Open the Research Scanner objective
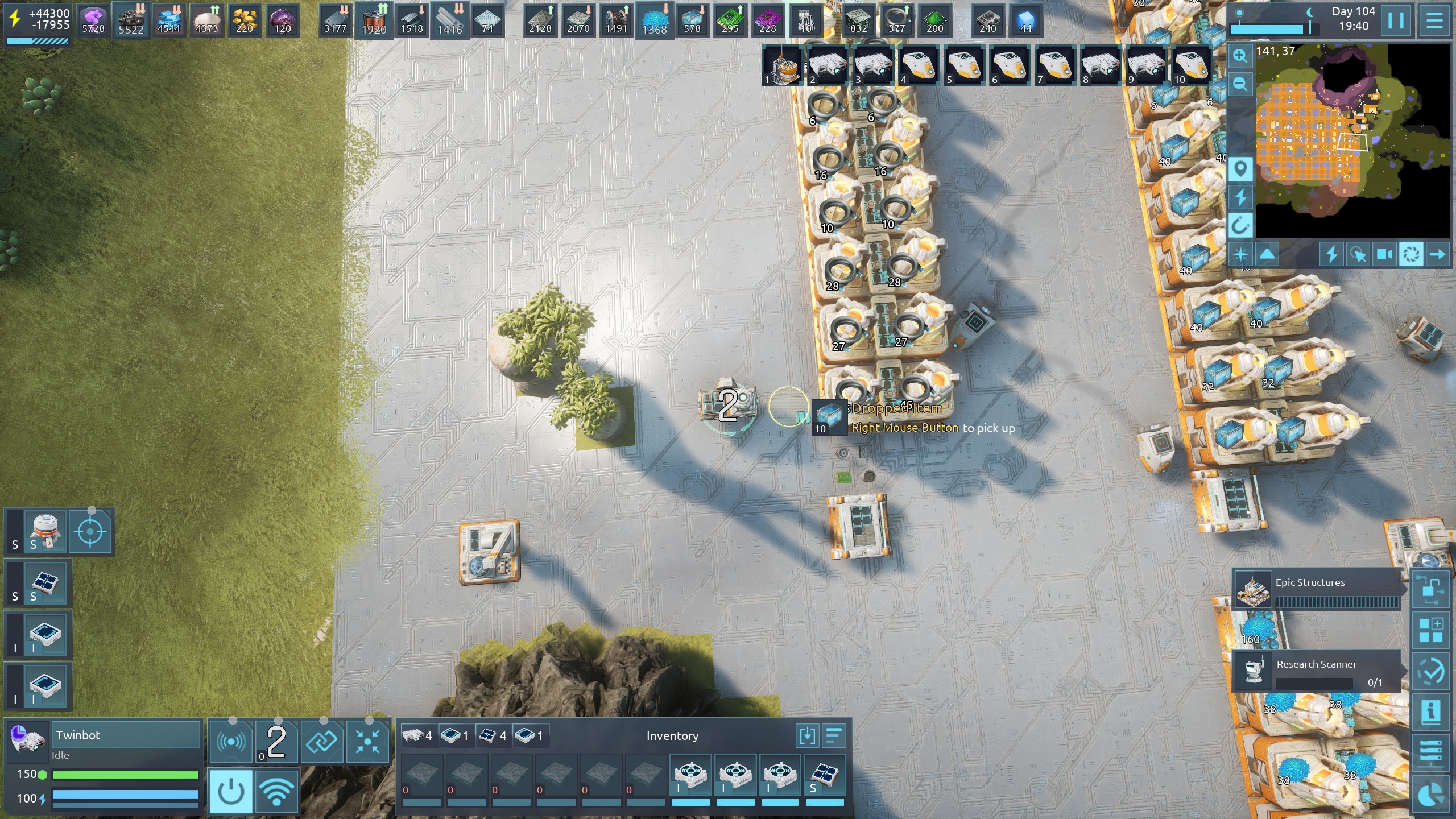 pyautogui.click(x=1317, y=671)
